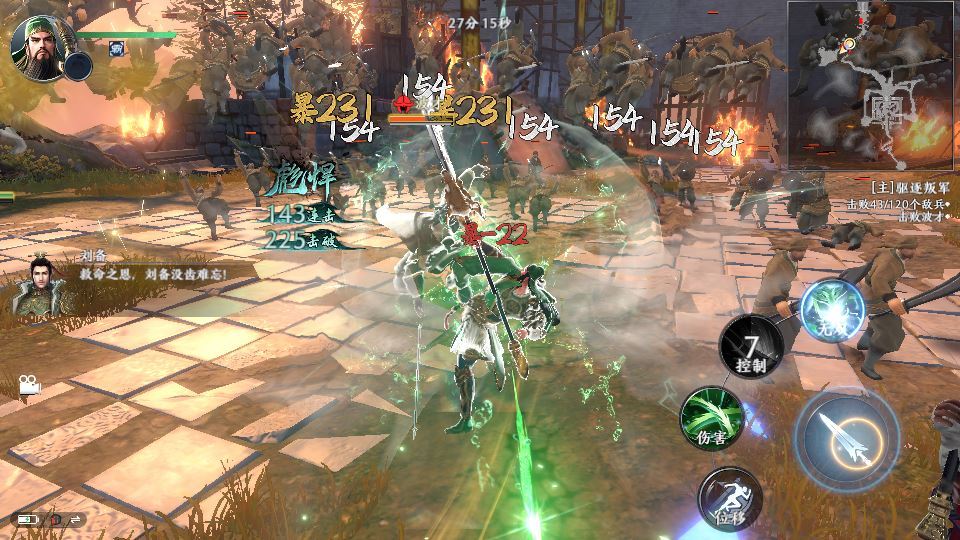Image resolution: width=960 pixels, height=540 pixels.
Task: Open the minimap
Action: (873, 84)
